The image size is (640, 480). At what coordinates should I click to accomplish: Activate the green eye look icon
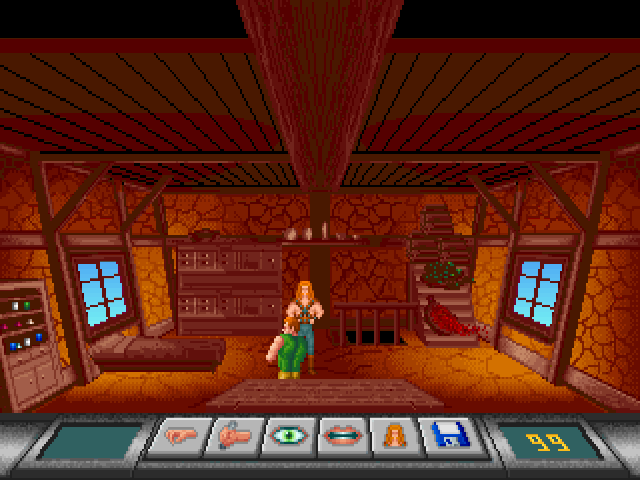pos(287,438)
